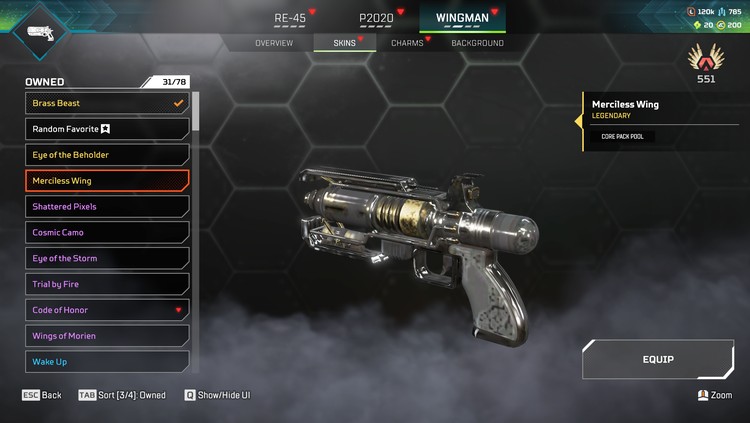Select the Brass Beast skin

(107, 103)
